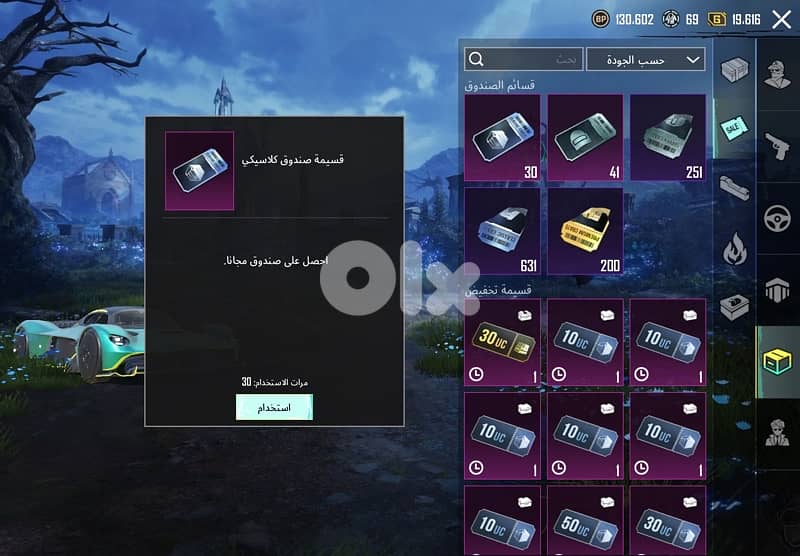800x556 pixels.
Task: Tap the UC currency balance icon
Action: [717, 19]
